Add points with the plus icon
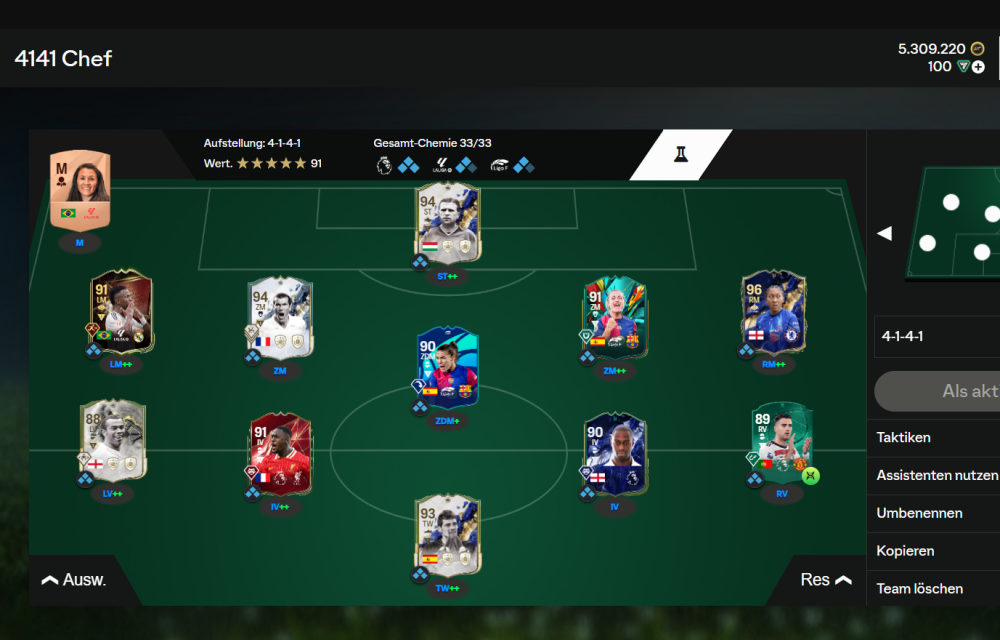1000x640 pixels. pyautogui.click(x=978, y=67)
